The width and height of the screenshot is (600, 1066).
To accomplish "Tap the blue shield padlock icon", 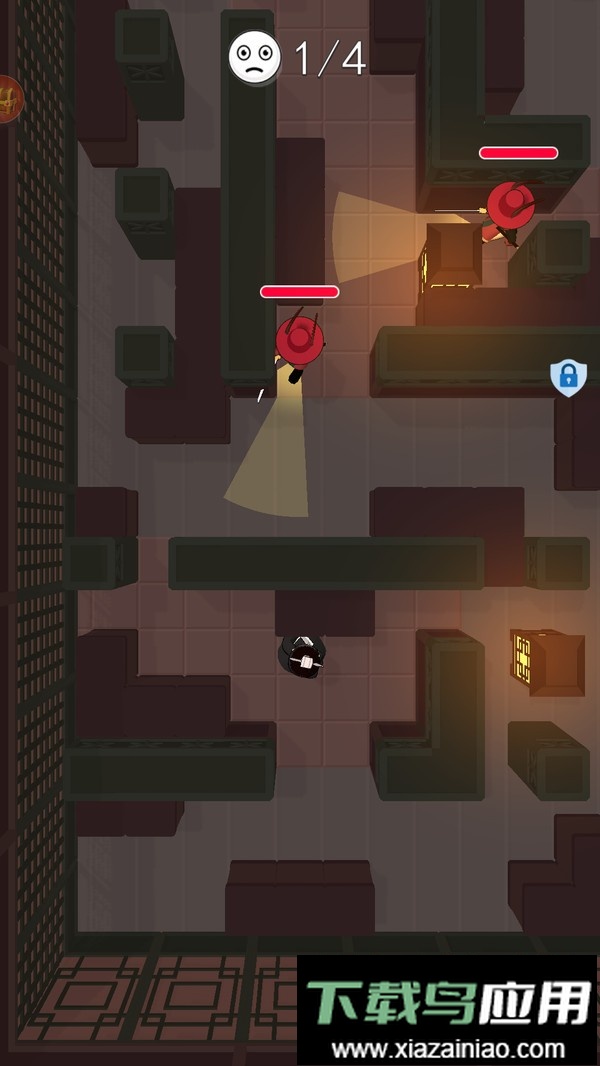I will pyautogui.click(x=568, y=377).
